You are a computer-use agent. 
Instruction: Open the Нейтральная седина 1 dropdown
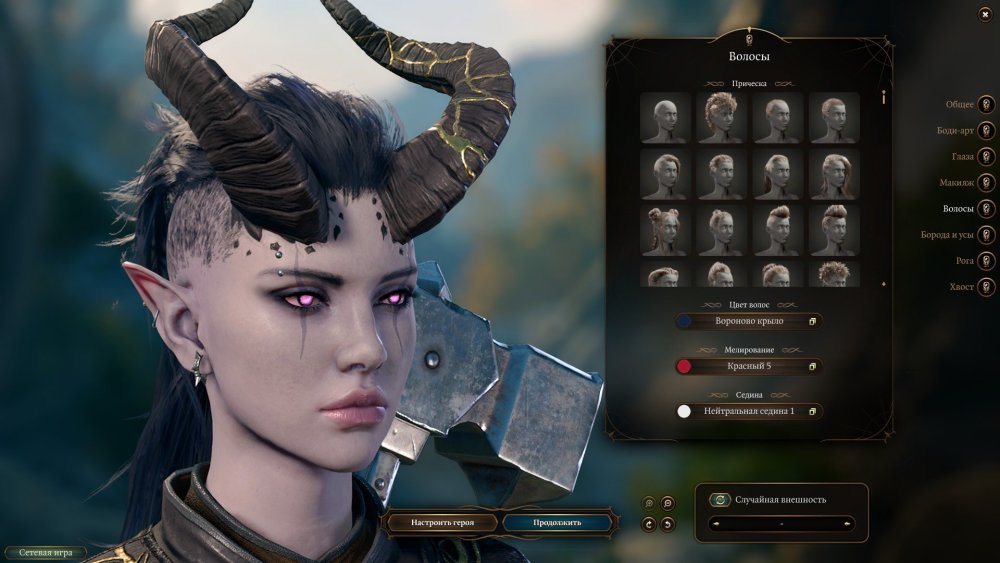748,411
